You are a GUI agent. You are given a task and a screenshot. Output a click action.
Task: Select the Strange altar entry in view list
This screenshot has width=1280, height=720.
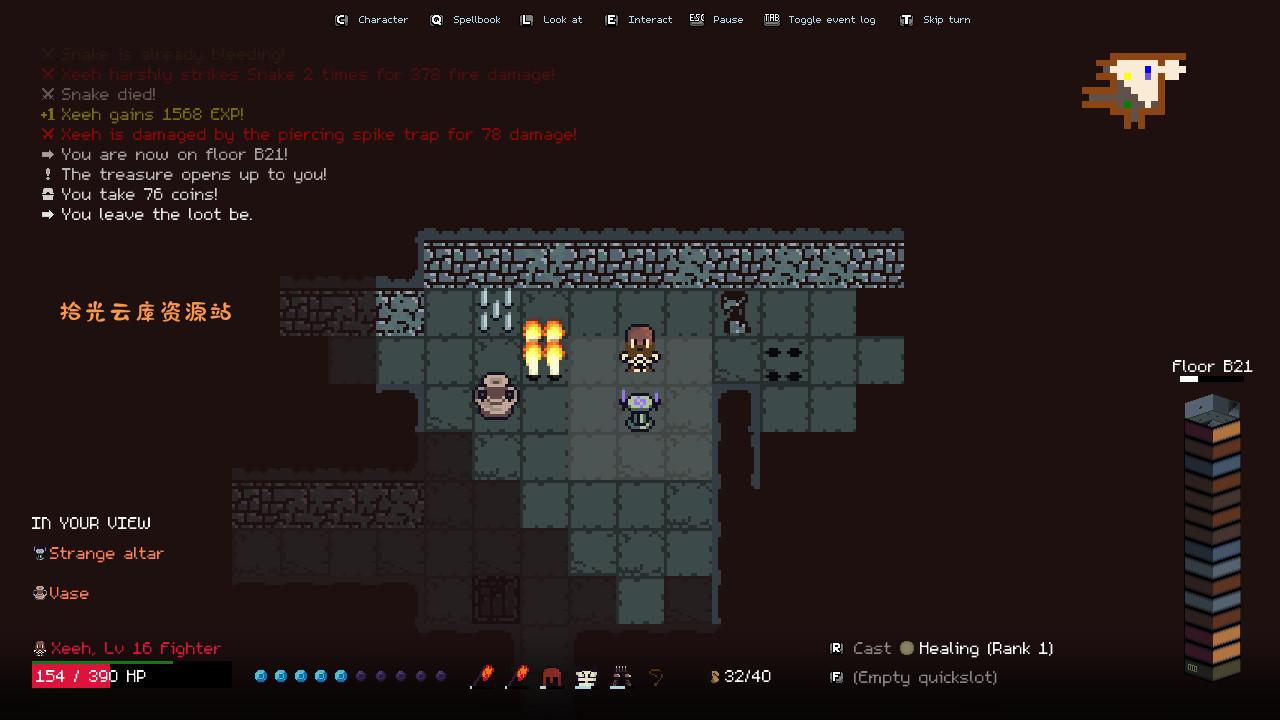coord(98,553)
